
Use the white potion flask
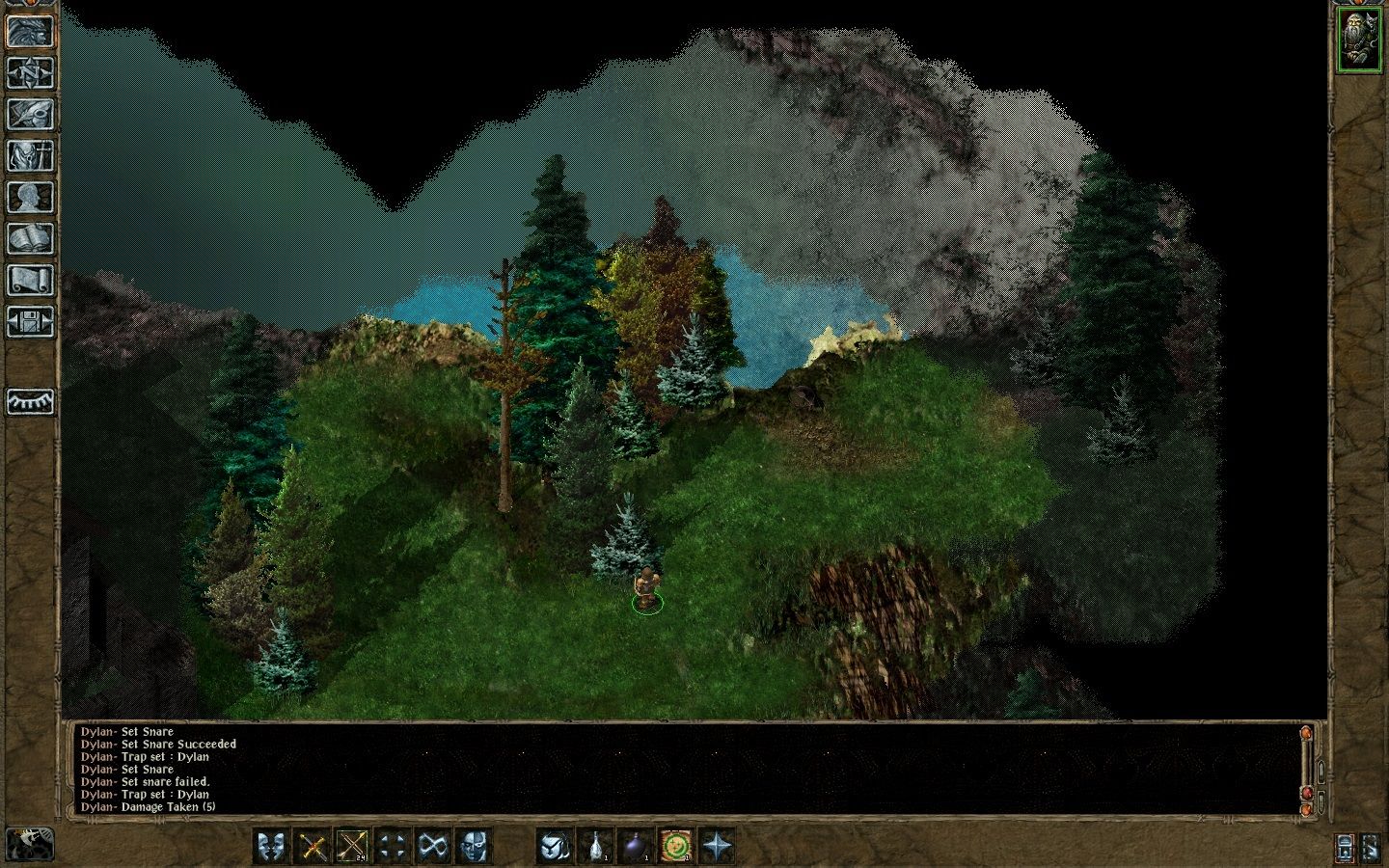click(x=596, y=847)
